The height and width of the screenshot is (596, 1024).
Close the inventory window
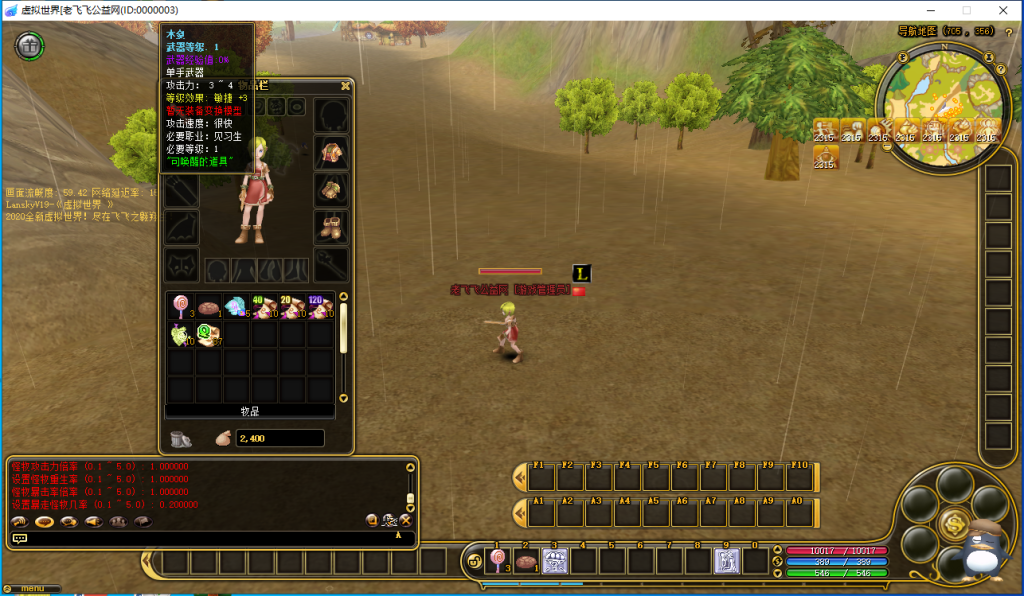click(345, 86)
